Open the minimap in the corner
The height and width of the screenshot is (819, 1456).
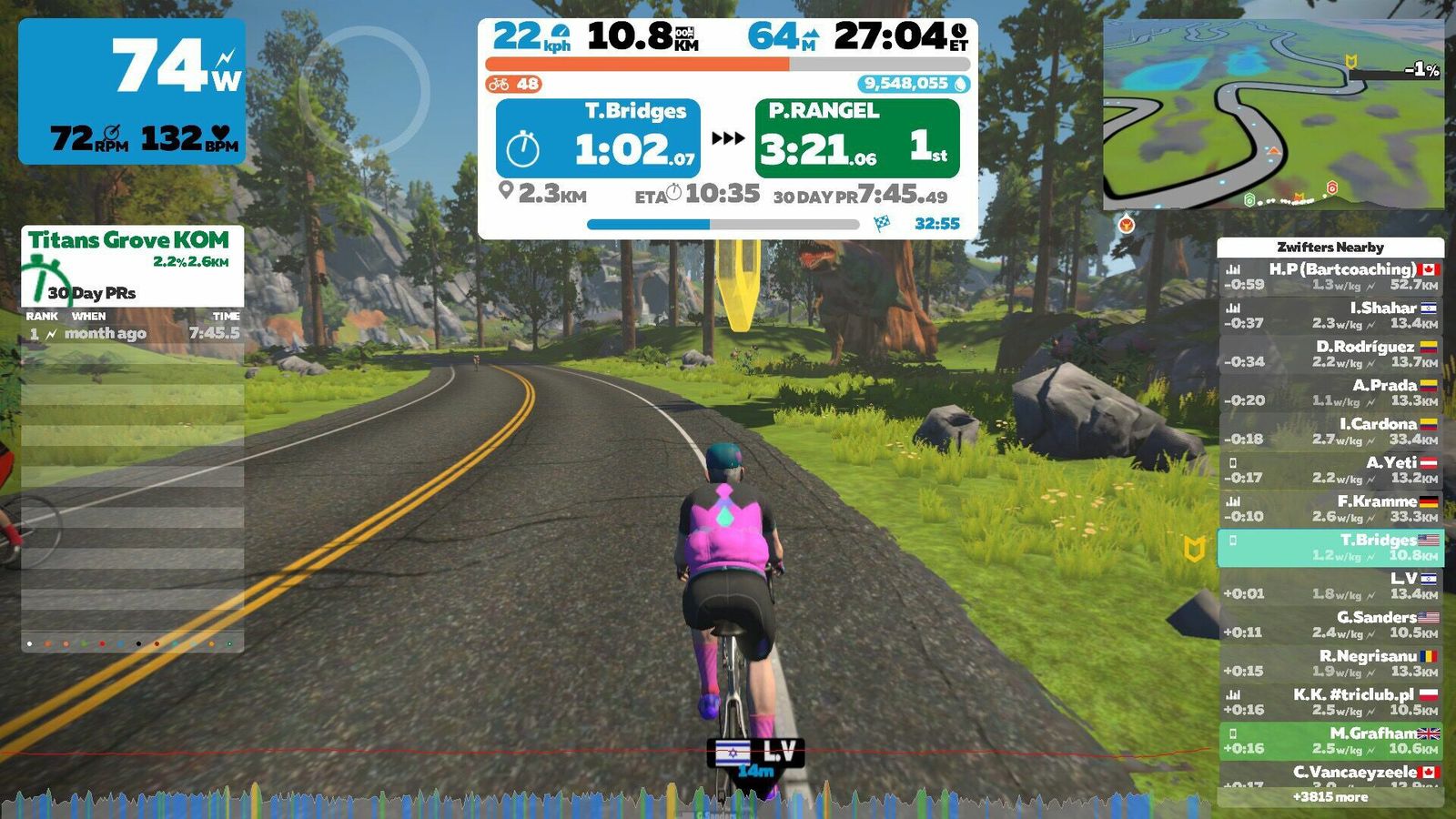pyautogui.click(x=1273, y=114)
